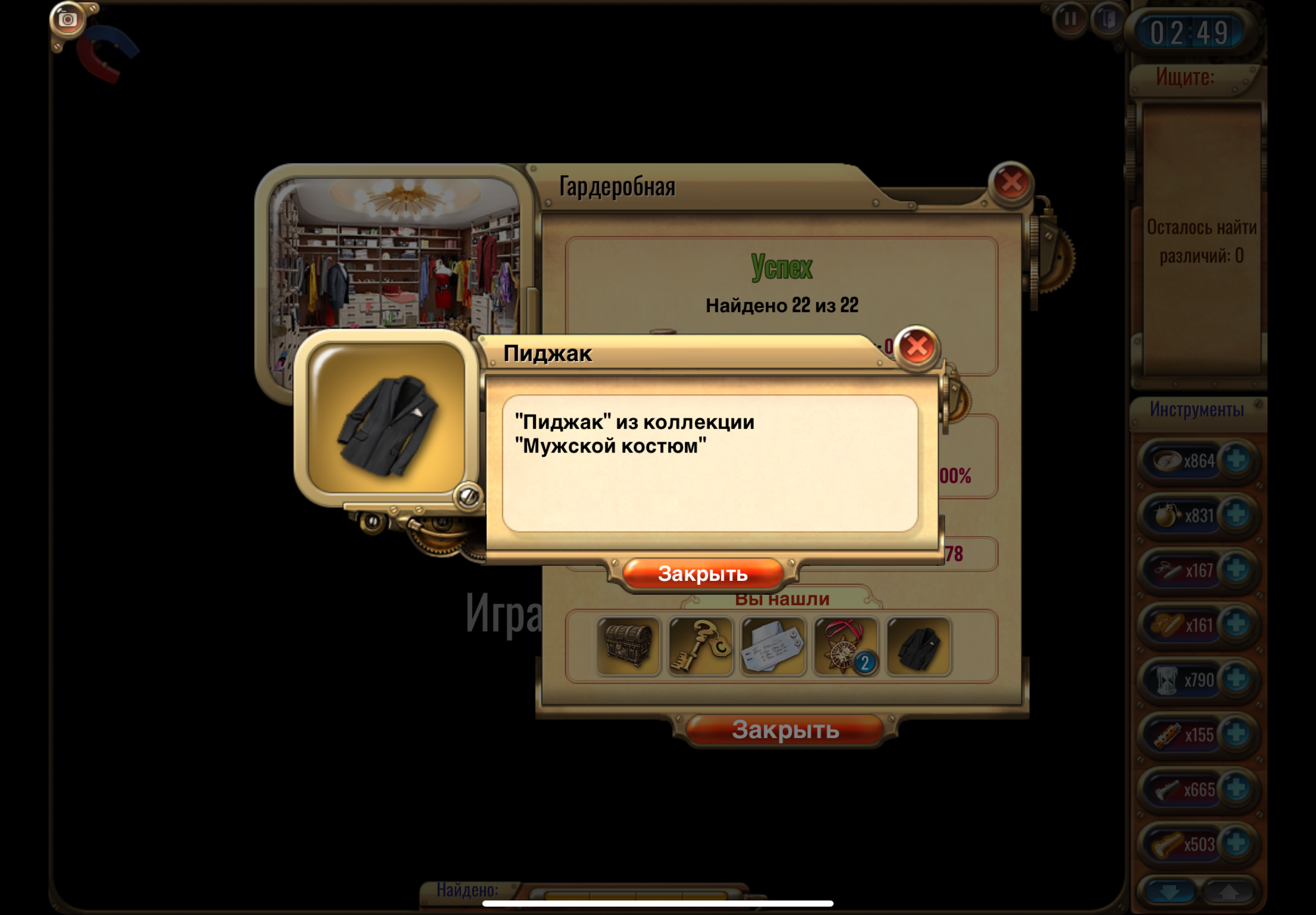This screenshot has height=915, width=1316.
Task: Add more compasses with its plus button
Action: pyautogui.click(x=1236, y=459)
